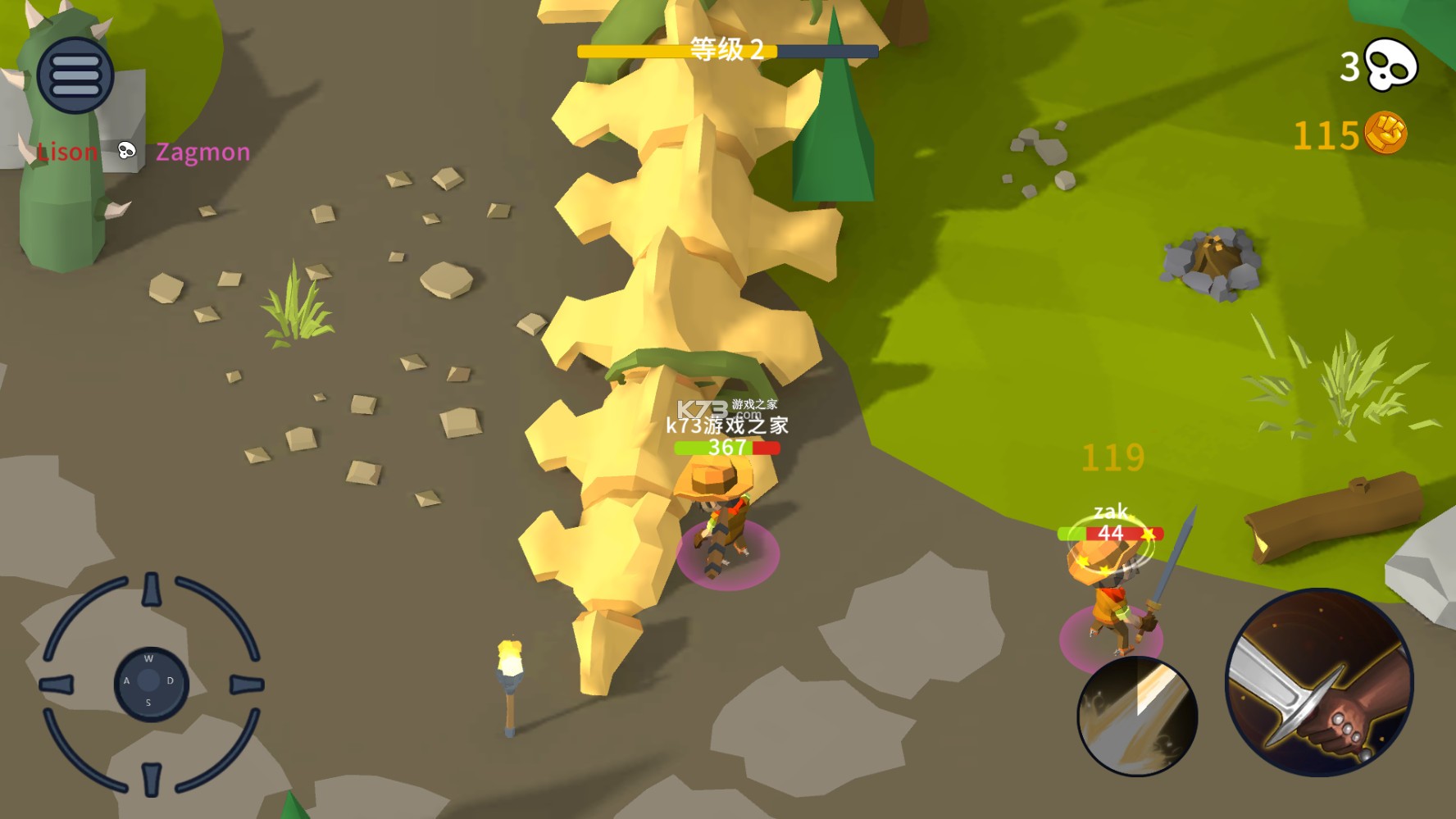Open the hamburger menu button
Image resolution: width=1456 pixels, height=819 pixels.
[75, 75]
